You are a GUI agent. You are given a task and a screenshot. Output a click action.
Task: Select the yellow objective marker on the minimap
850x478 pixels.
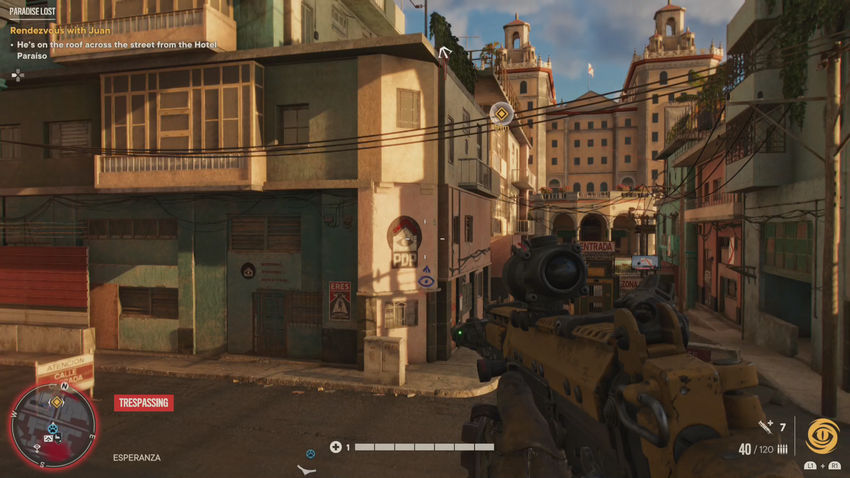tap(57, 402)
